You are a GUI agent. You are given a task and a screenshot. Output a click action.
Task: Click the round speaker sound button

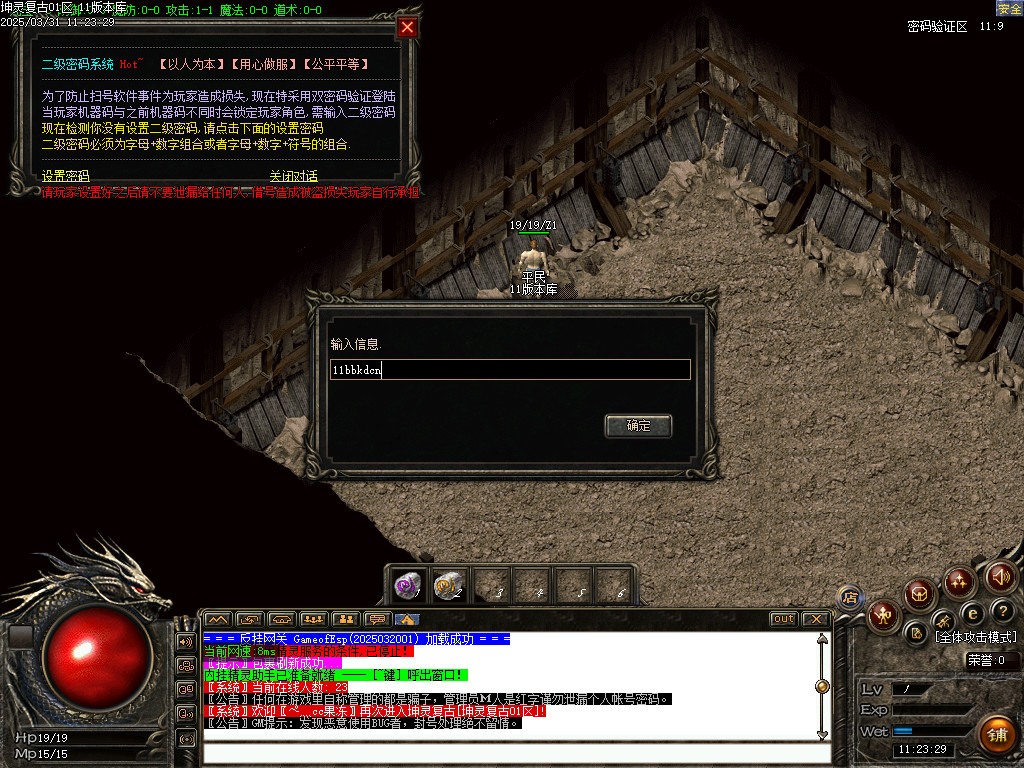(1001, 577)
